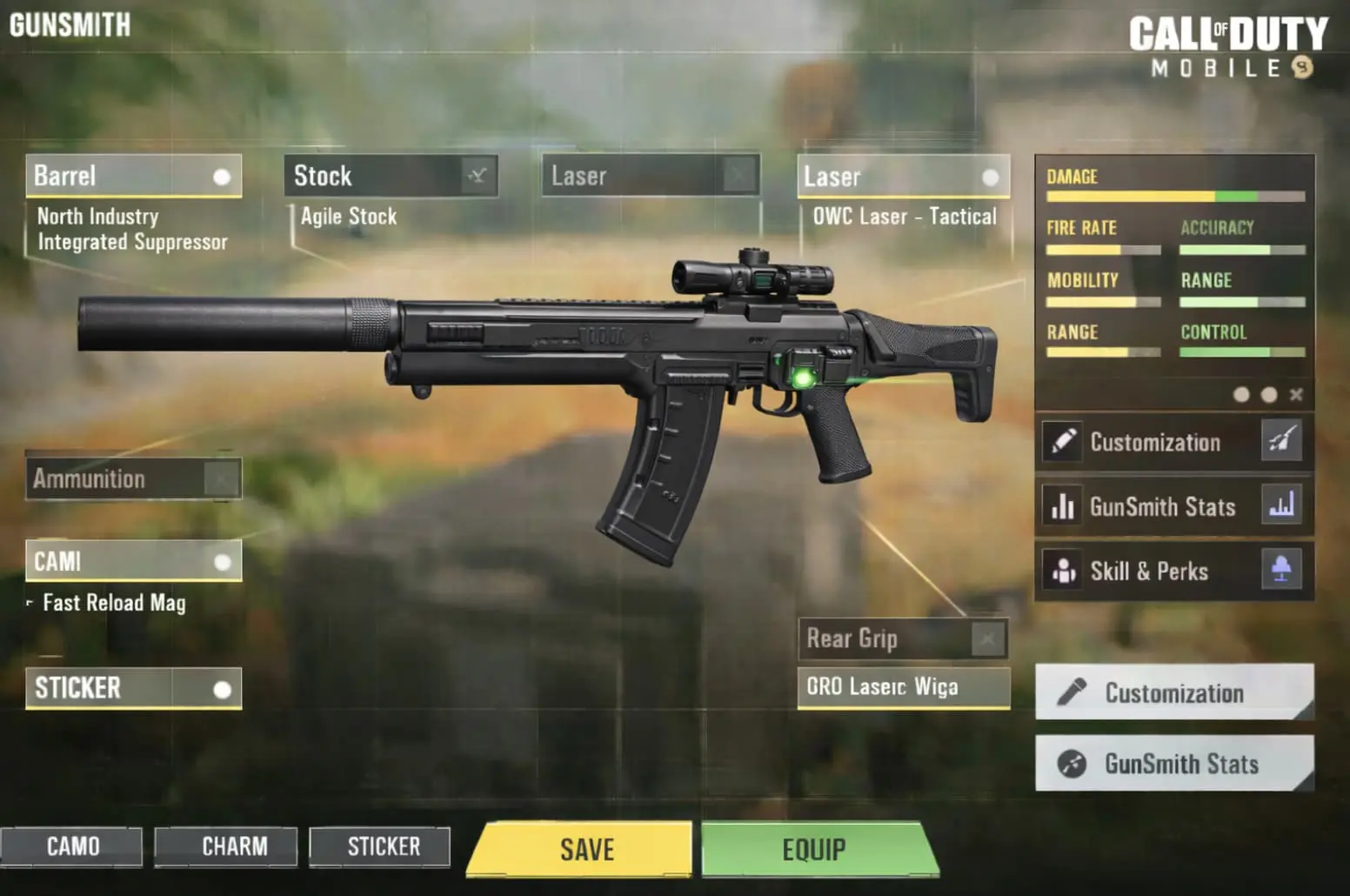1350x896 pixels.
Task: Open the Ammunition attachment selector
Action: click(x=132, y=478)
